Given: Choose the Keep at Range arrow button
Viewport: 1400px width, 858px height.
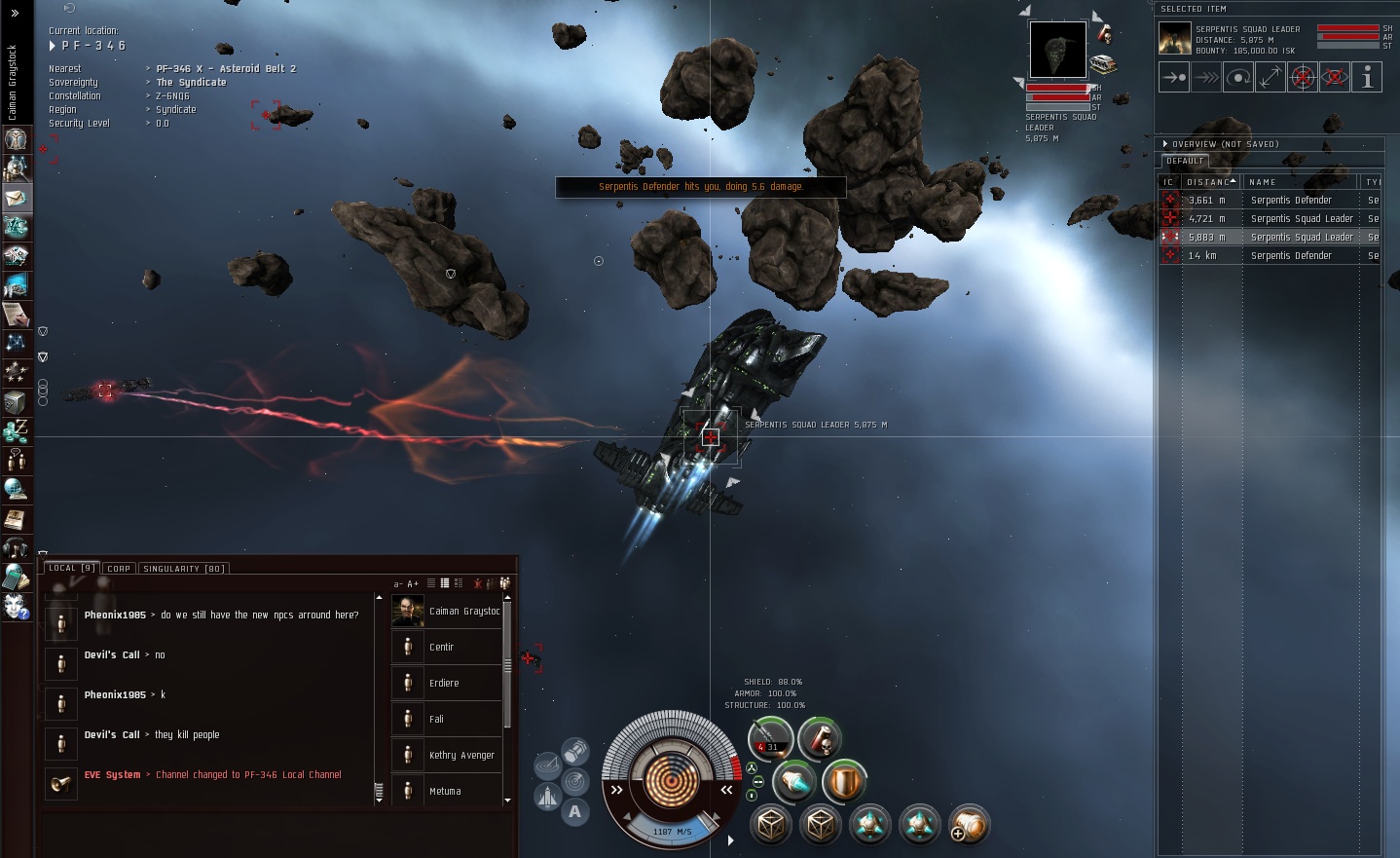Looking at the screenshot, I should [1271, 77].
